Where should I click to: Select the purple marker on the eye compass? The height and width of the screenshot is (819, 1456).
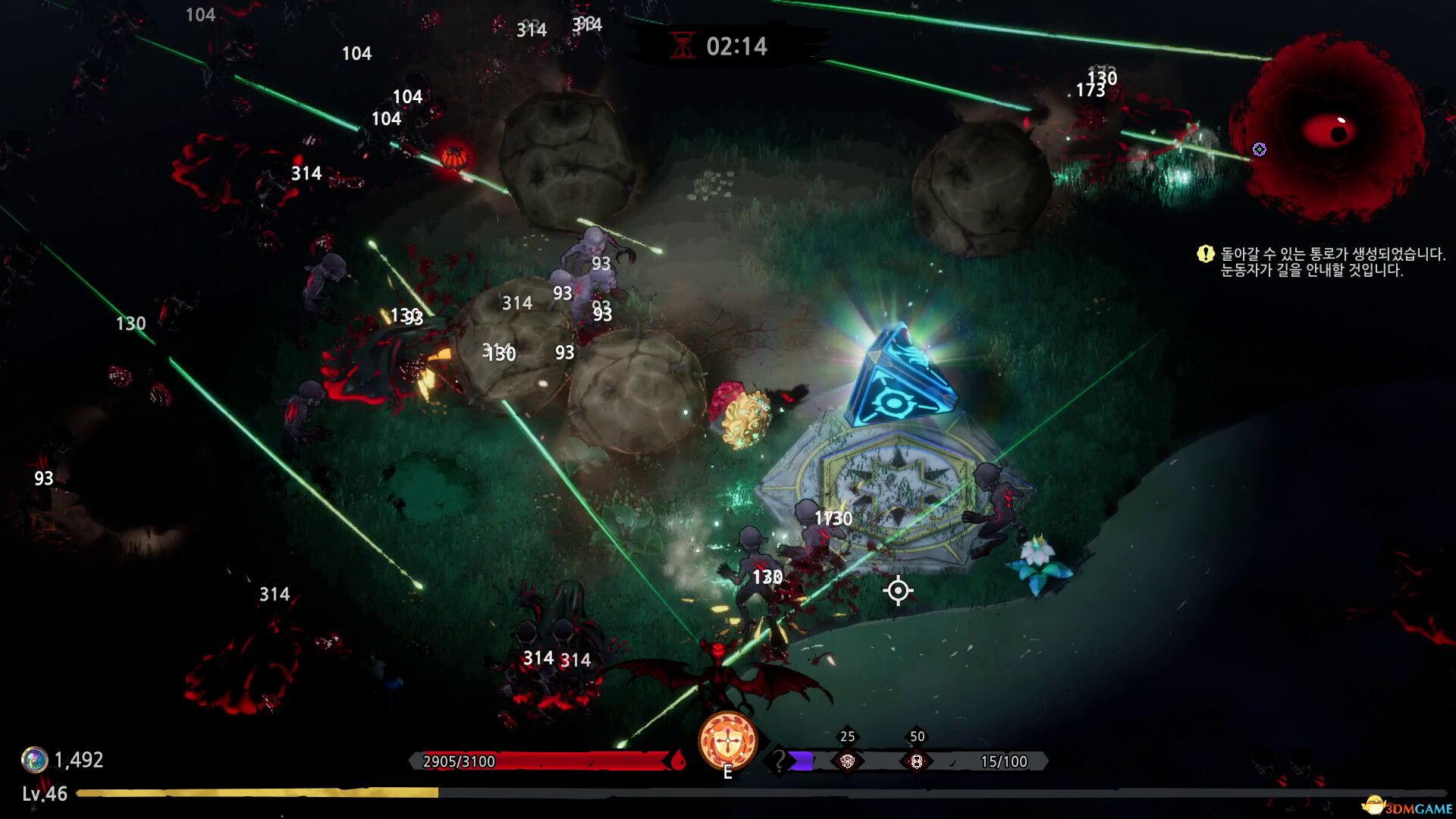tap(1260, 149)
